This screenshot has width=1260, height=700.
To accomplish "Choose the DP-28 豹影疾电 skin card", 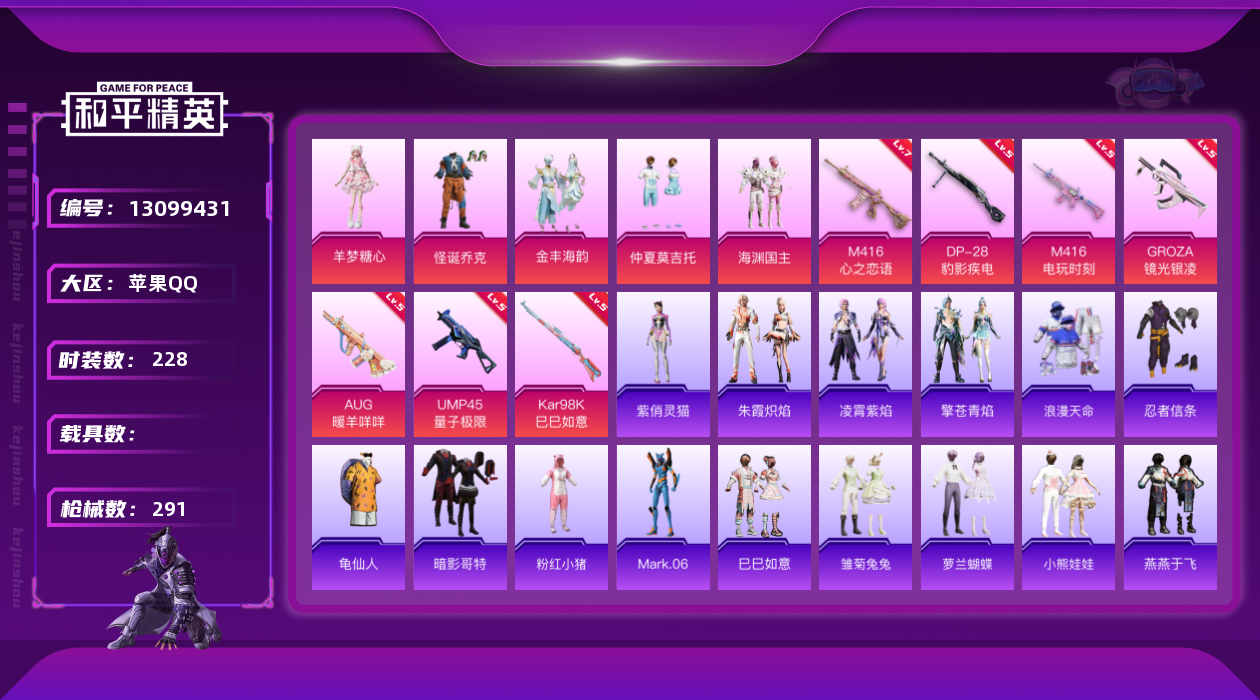I will tap(967, 211).
